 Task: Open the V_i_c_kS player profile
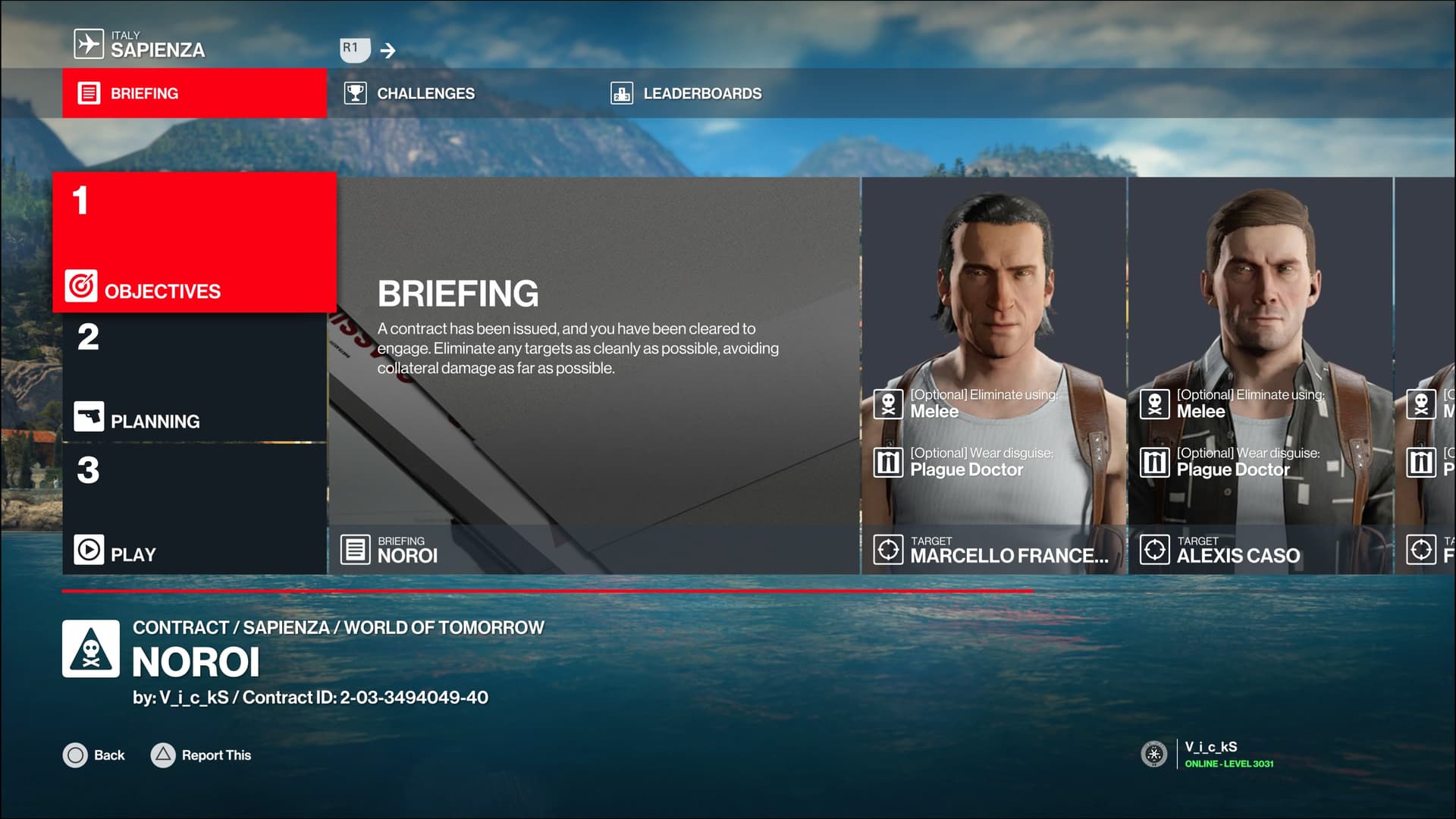[x=1210, y=754]
